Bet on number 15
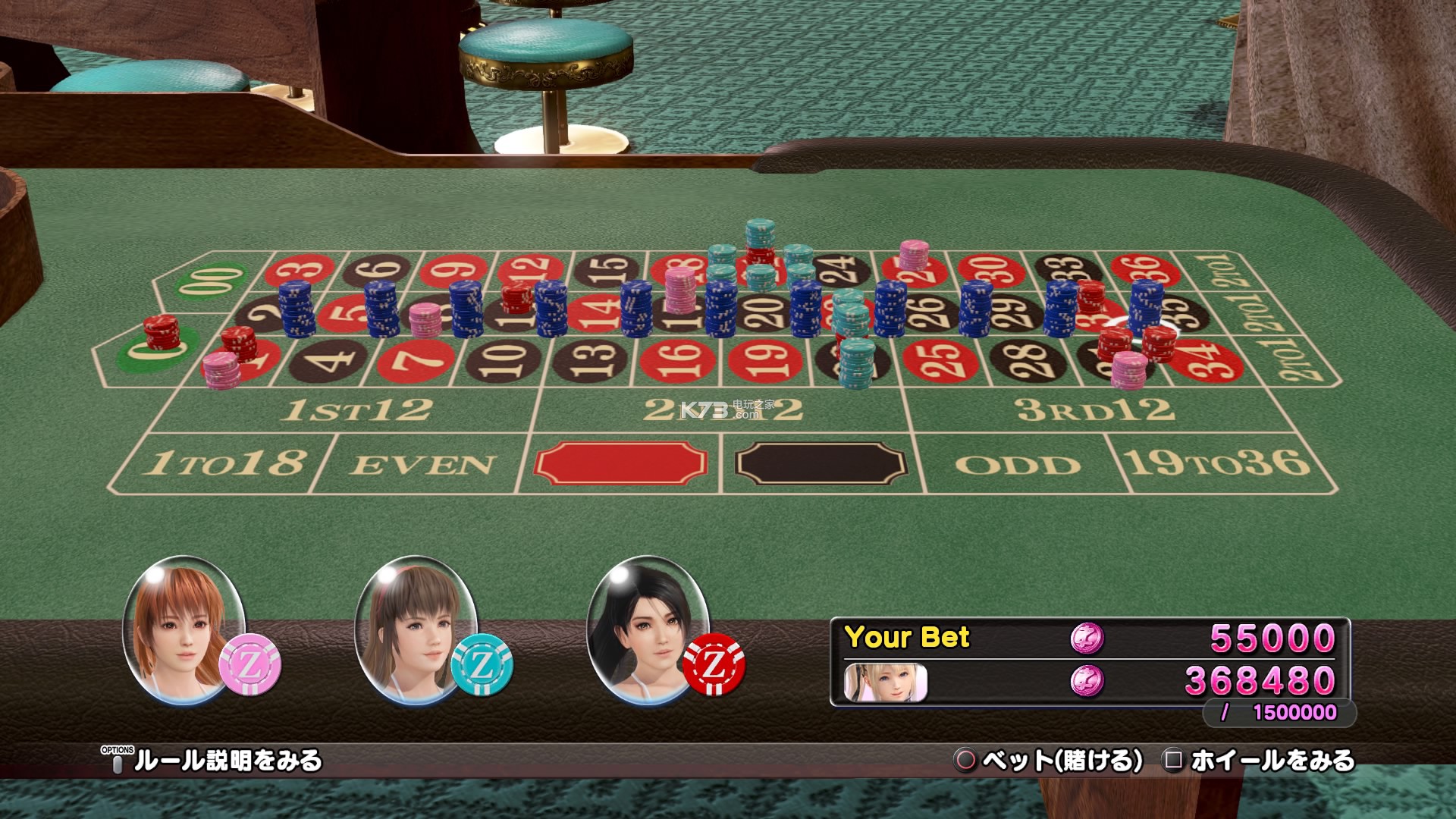The width and height of the screenshot is (1456, 819). tap(610, 268)
